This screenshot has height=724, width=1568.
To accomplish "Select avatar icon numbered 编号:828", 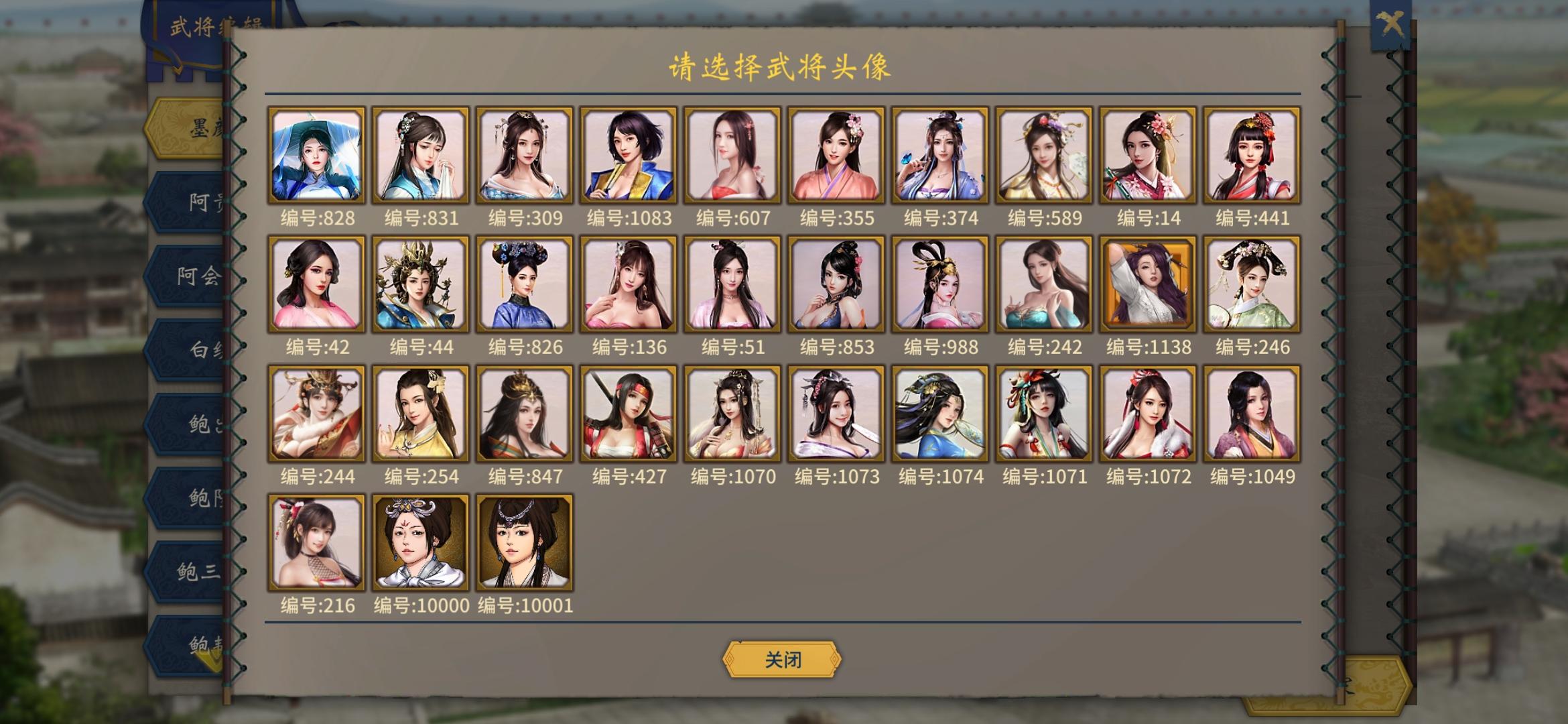I will point(317,156).
